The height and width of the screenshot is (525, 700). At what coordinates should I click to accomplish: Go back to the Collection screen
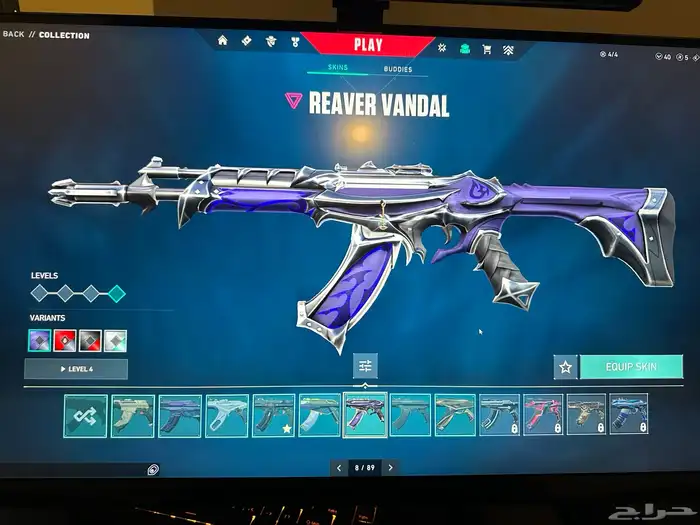click(46, 35)
